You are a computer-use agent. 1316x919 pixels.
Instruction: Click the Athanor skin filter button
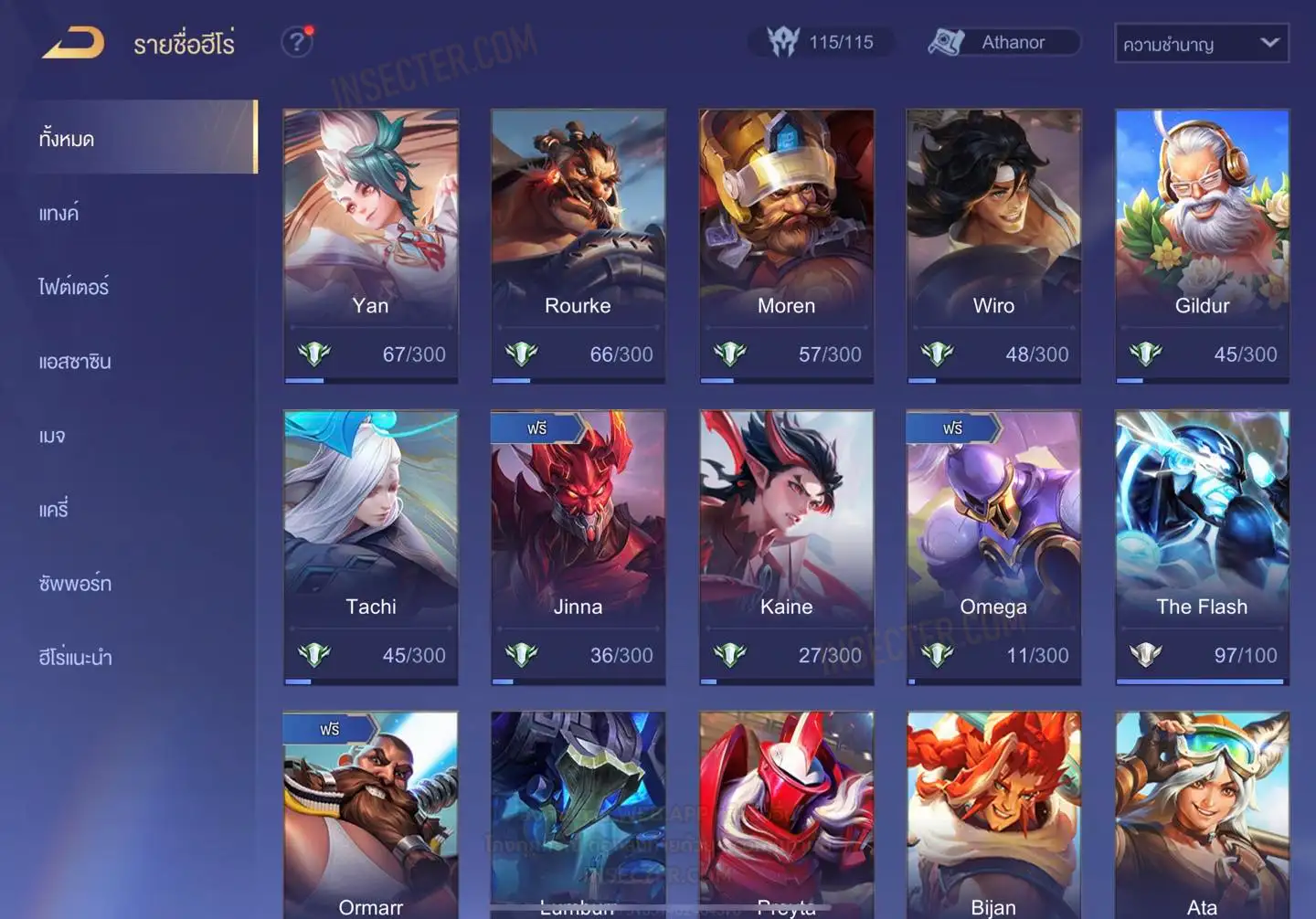click(1003, 42)
